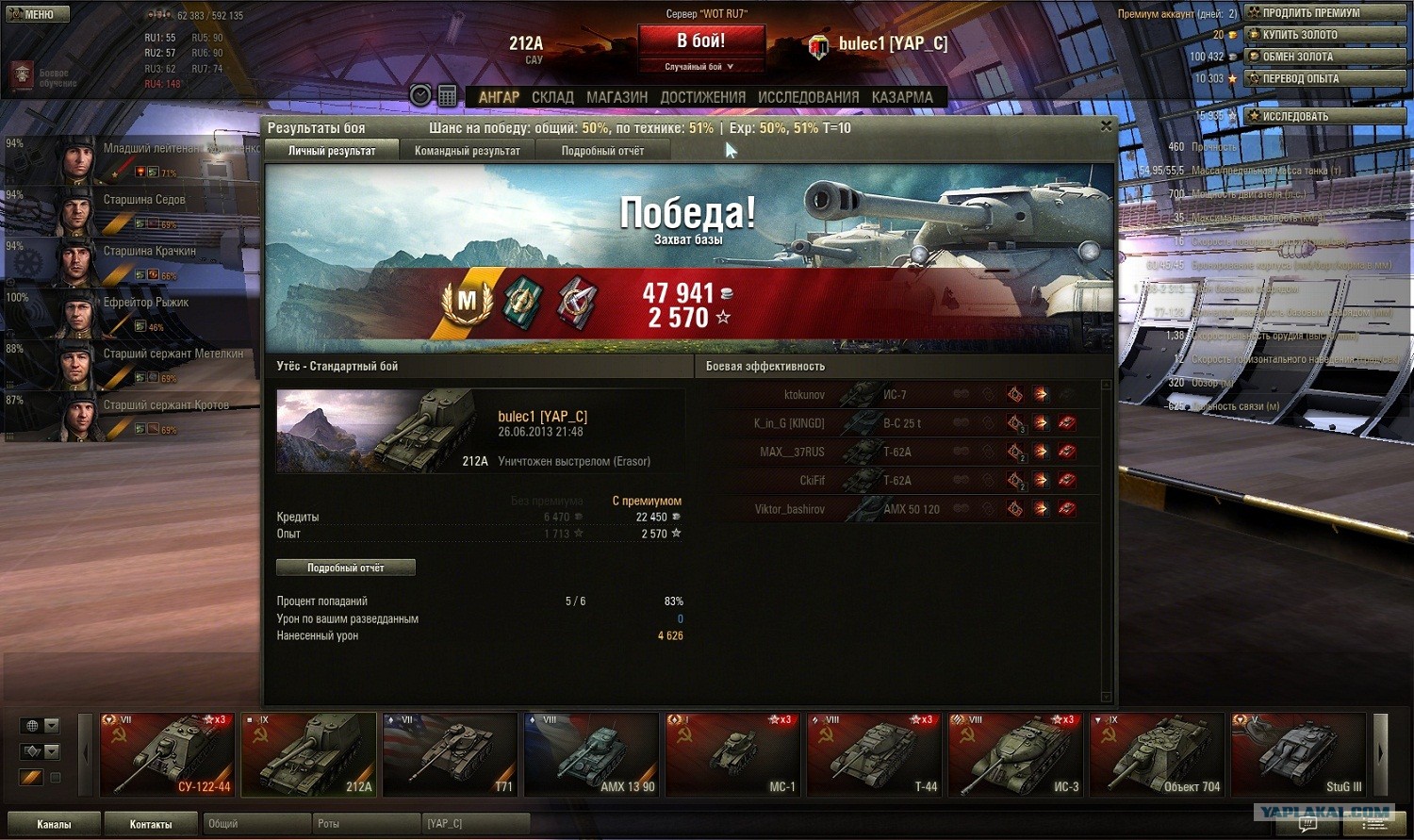Image resolution: width=1414 pixels, height=840 pixels.
Task: Open the МЕНЮ button
Action: [x=37, y=14]
